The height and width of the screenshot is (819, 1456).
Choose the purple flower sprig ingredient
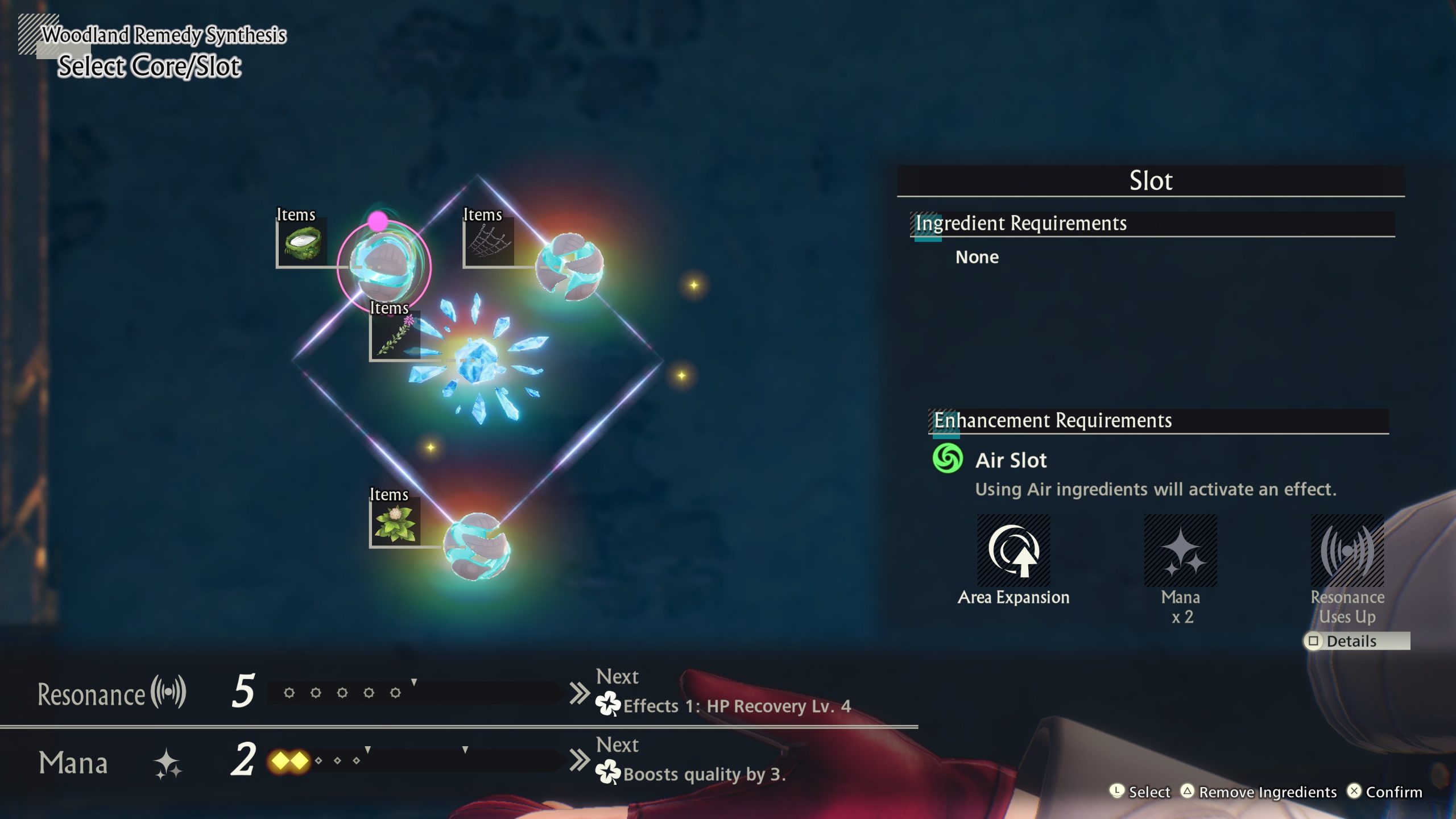[395, 336]
